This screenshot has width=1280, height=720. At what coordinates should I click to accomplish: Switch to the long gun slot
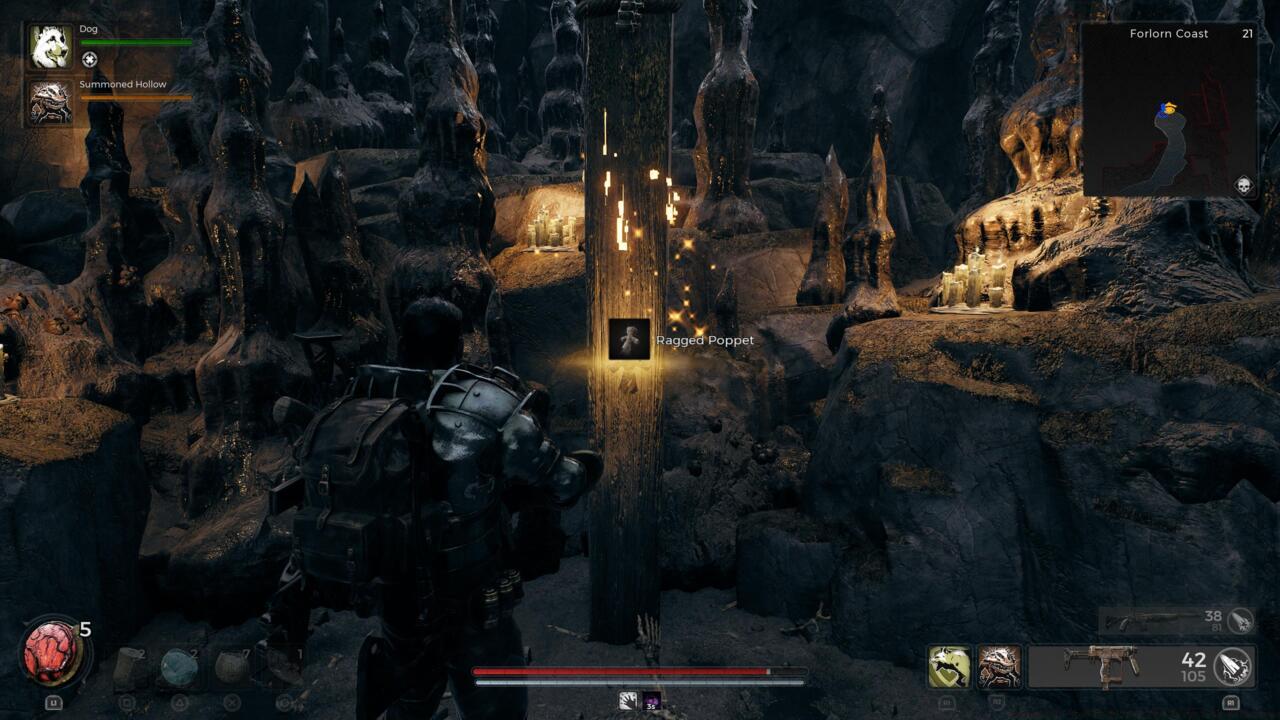click(1160, 621)
